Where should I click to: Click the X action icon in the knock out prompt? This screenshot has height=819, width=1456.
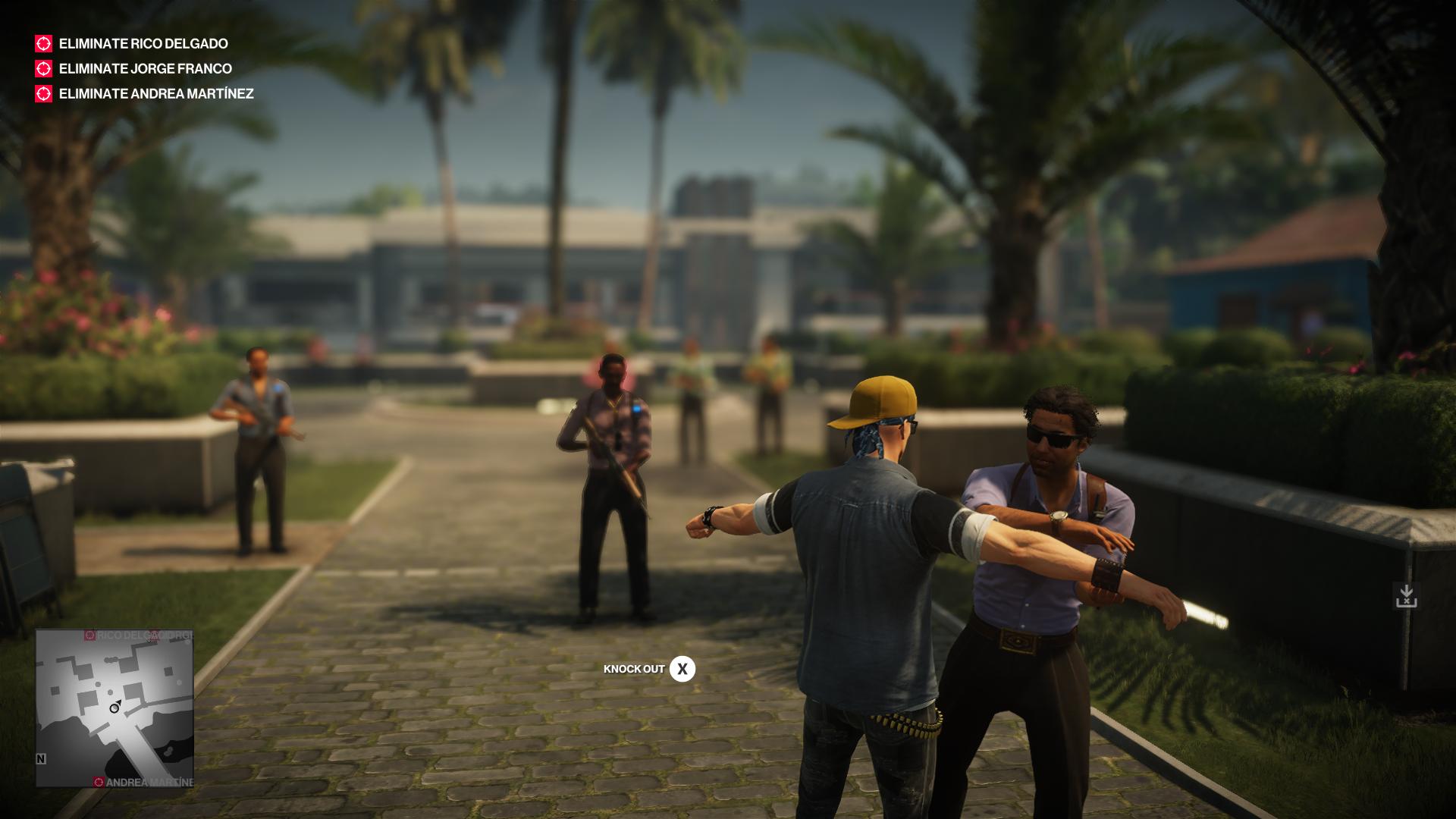tap(682, 669)
